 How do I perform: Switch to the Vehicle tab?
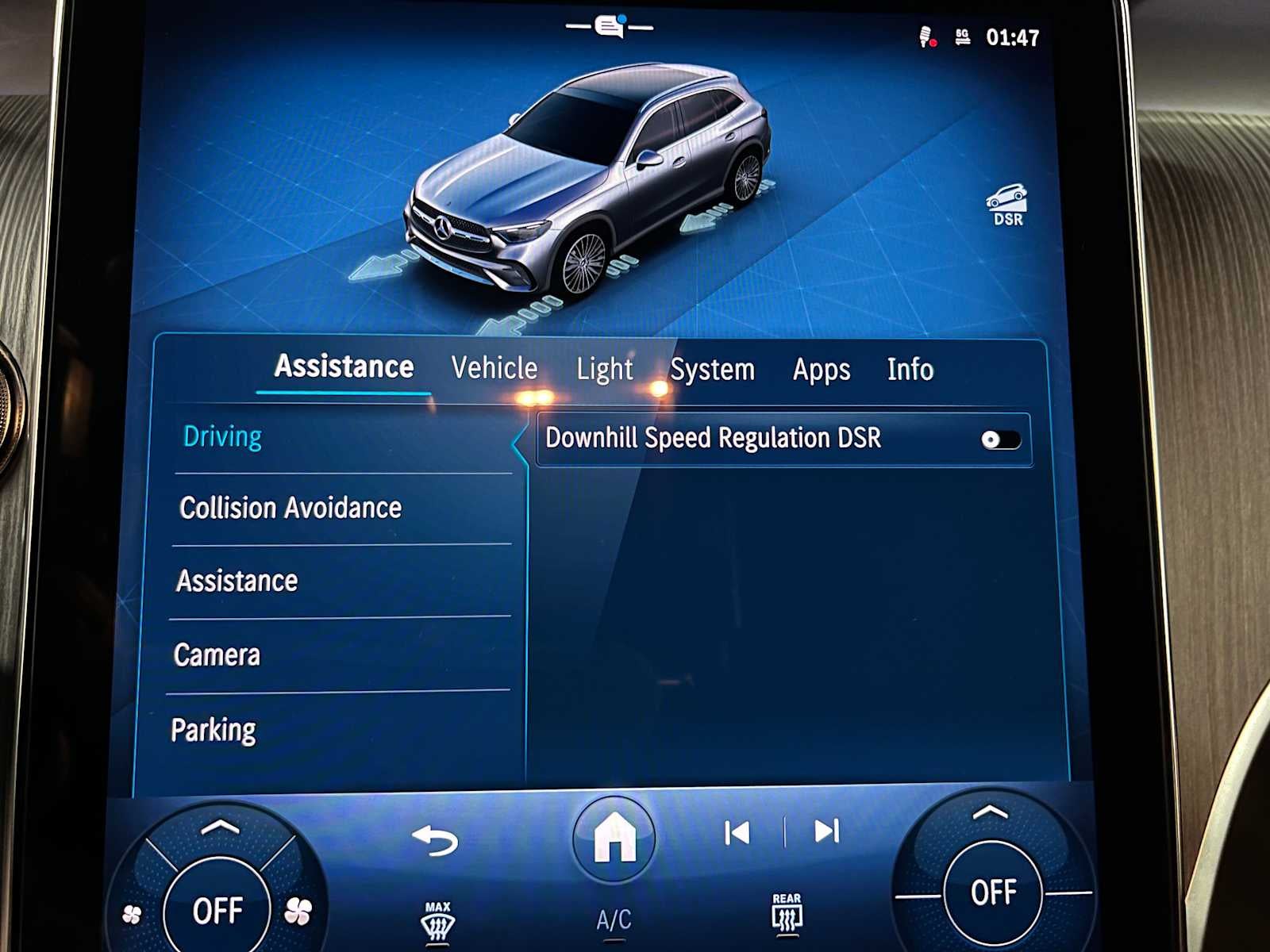(x=494, y=368)
